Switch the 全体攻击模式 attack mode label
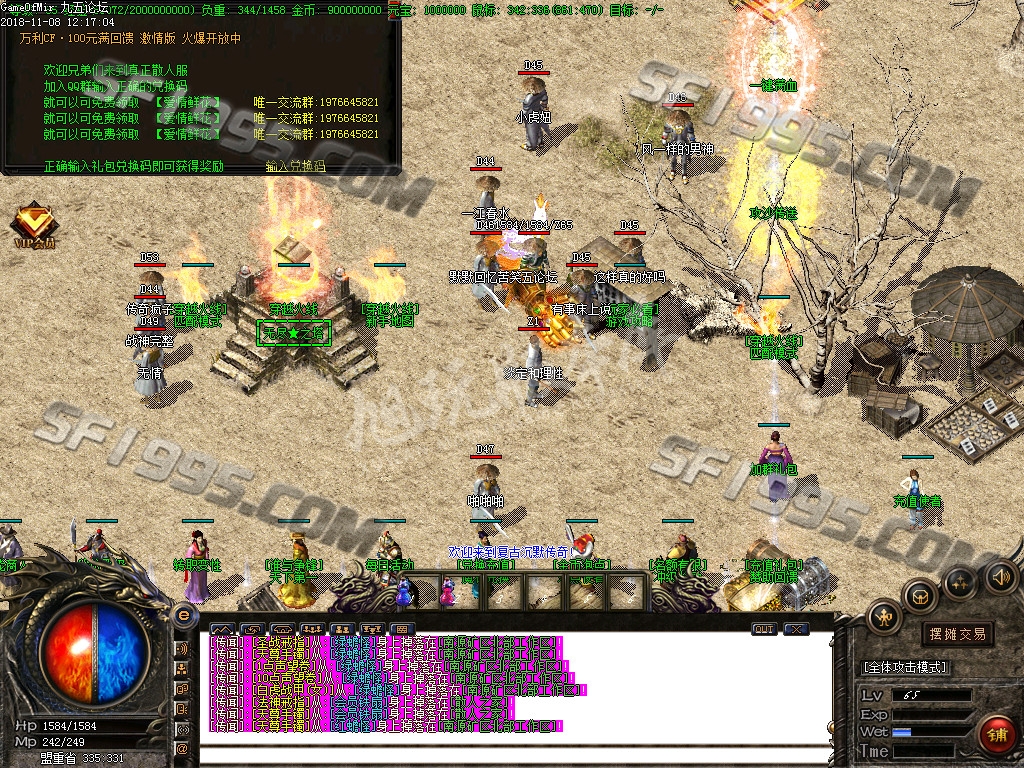 click(904, 667)
